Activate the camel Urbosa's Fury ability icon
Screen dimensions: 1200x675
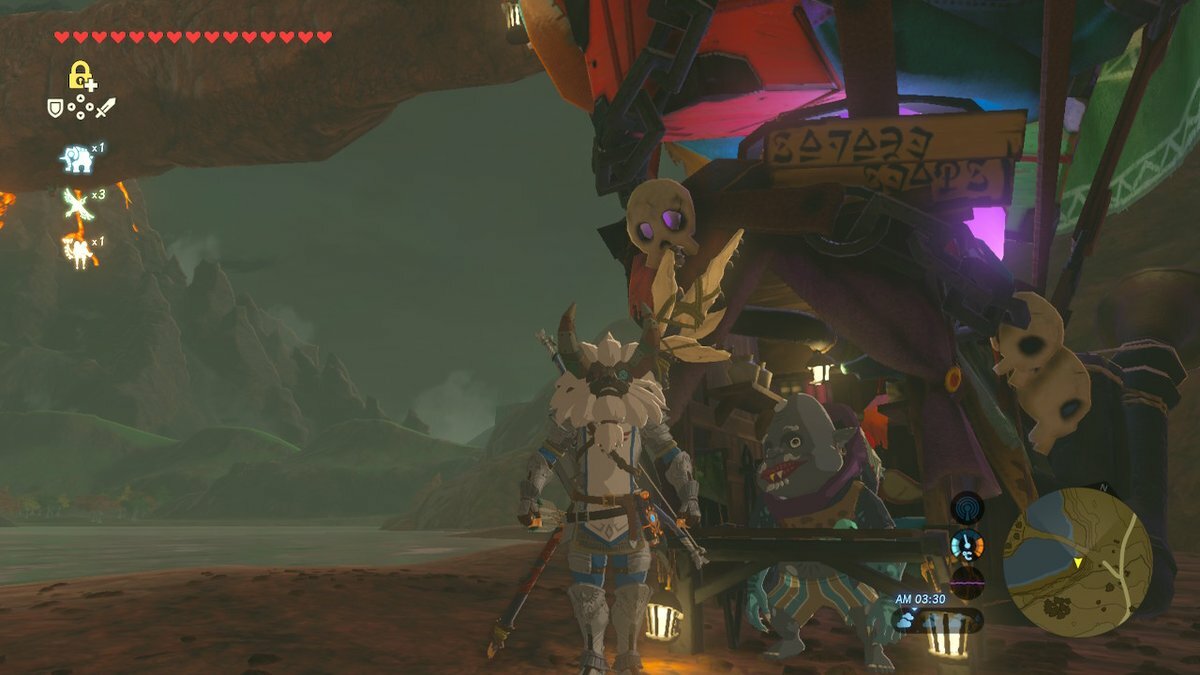[77, 249]
